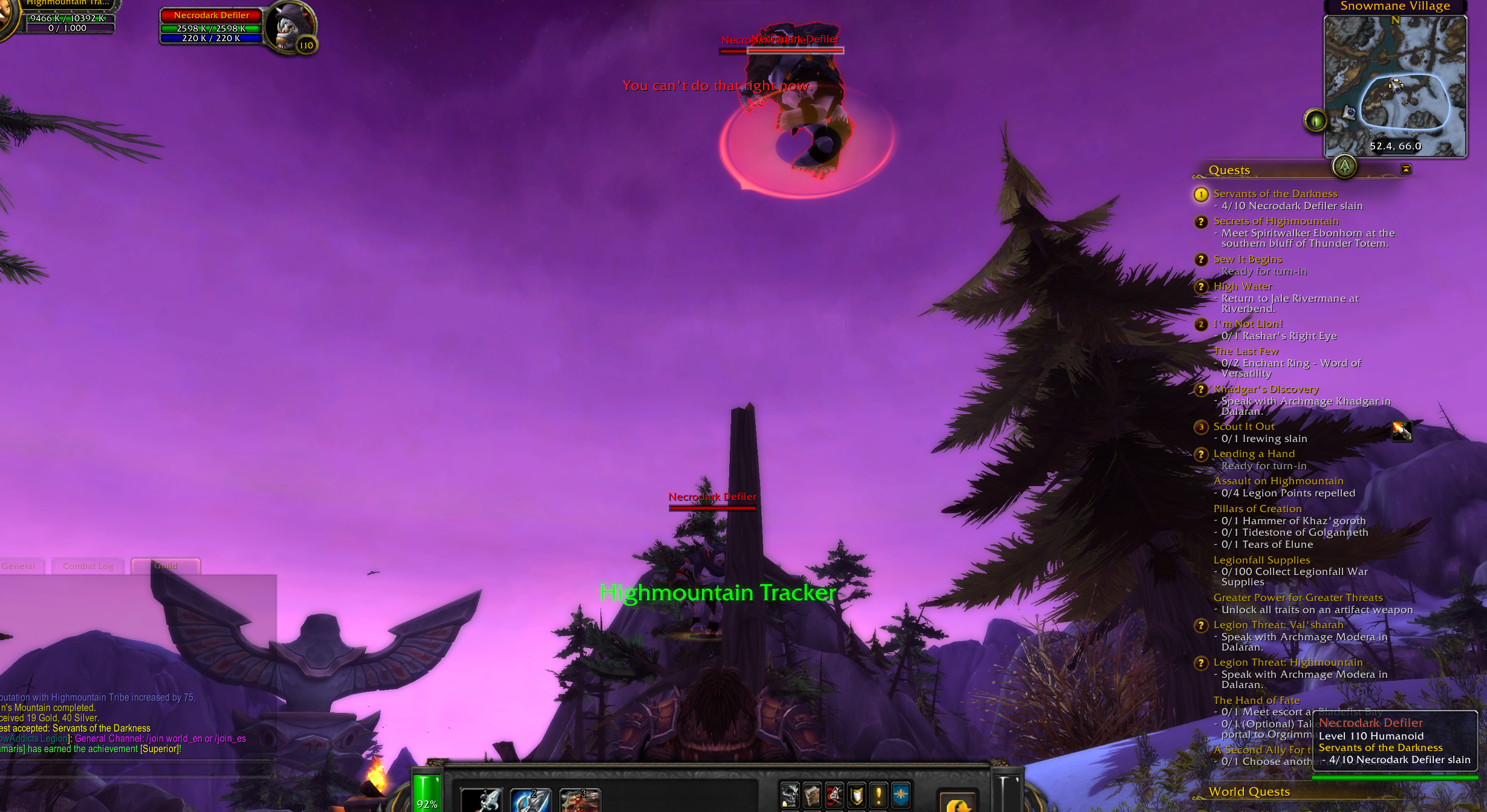The height and width of the screenshot is (812, 1487).
Task: Use the Scout It Out quest item
Action: [x=1402, y=431]
